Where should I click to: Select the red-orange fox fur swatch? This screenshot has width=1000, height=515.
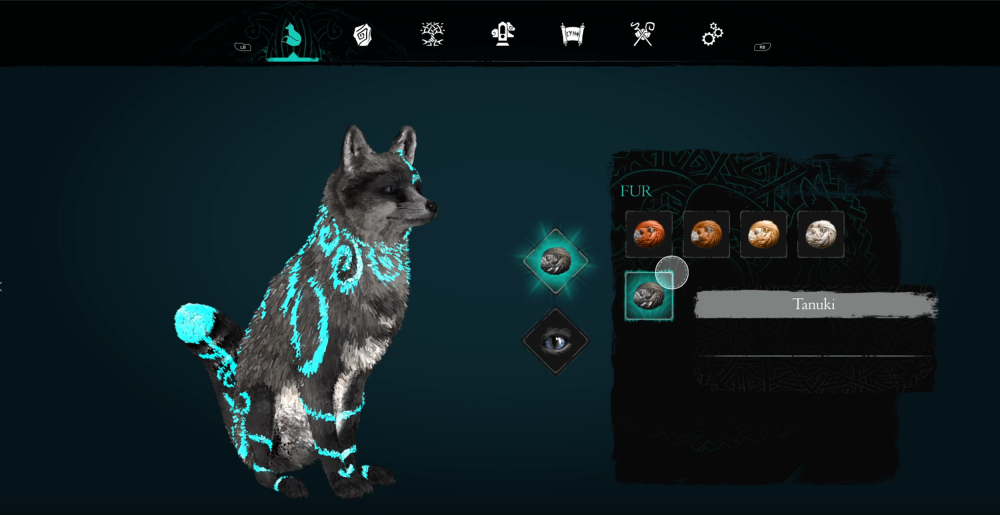[x=649, y=234]
